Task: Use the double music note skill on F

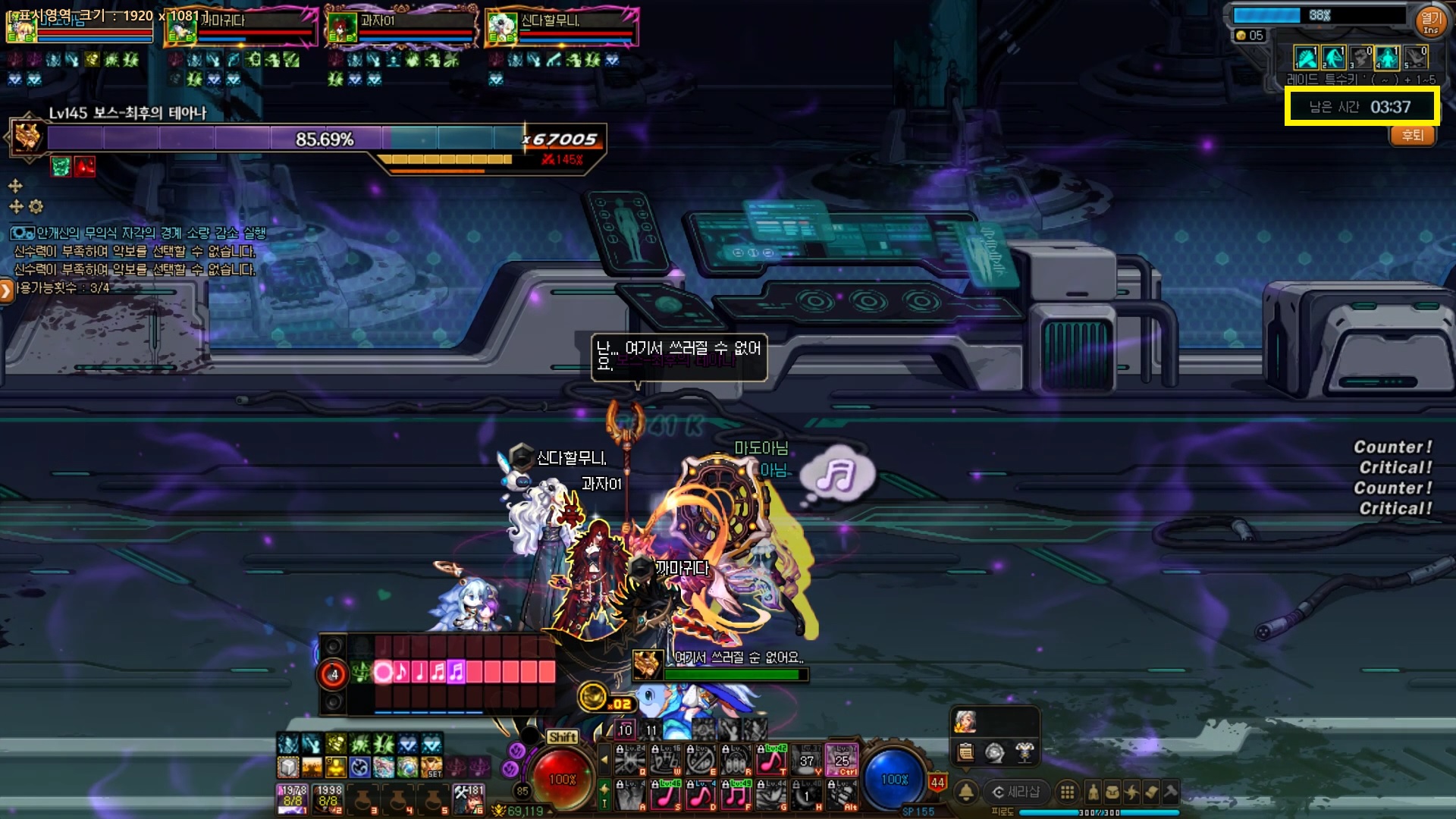Action: point(736,795)
